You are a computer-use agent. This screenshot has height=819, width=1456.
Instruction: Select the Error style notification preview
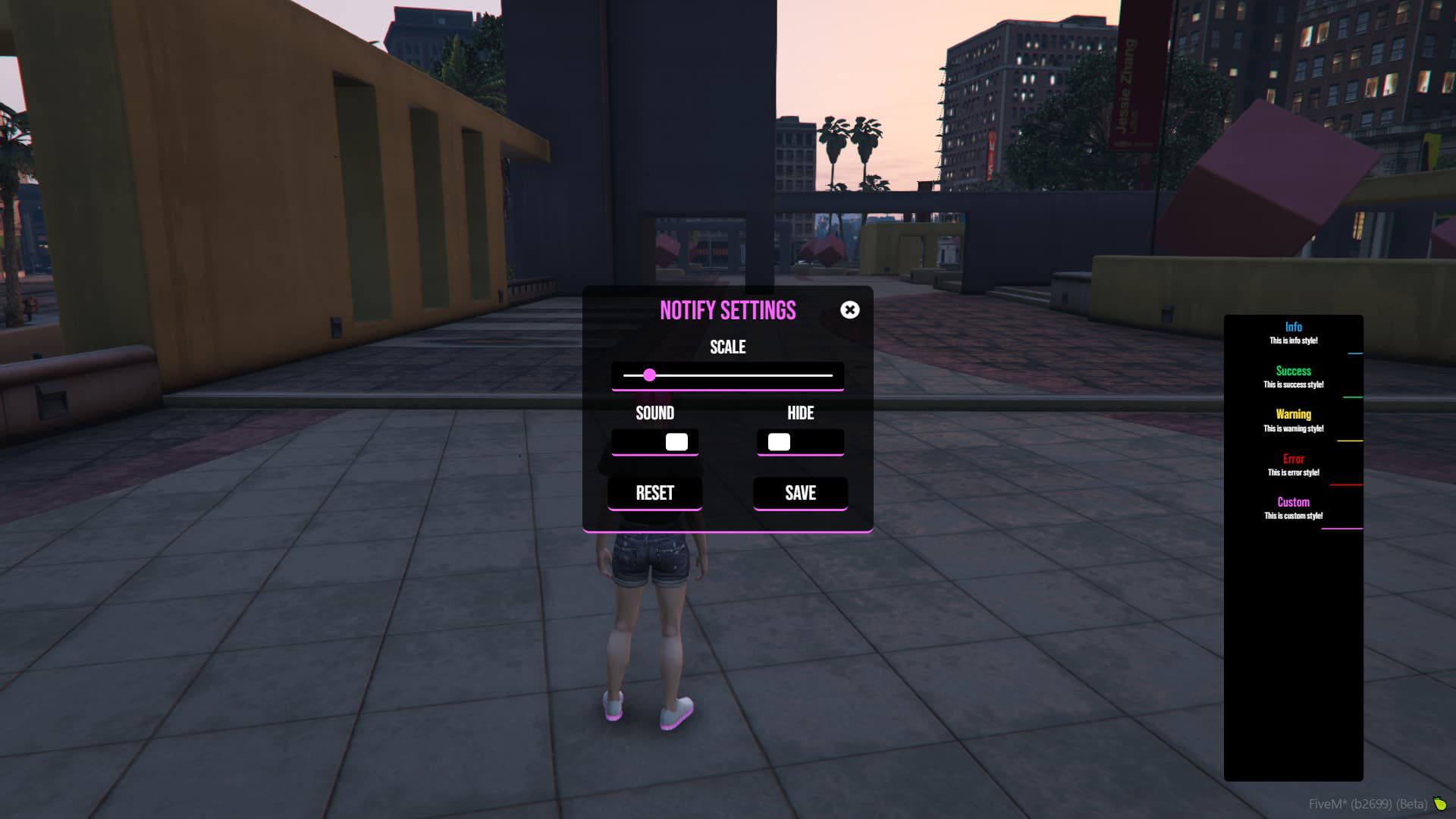tap(1293, 465)
